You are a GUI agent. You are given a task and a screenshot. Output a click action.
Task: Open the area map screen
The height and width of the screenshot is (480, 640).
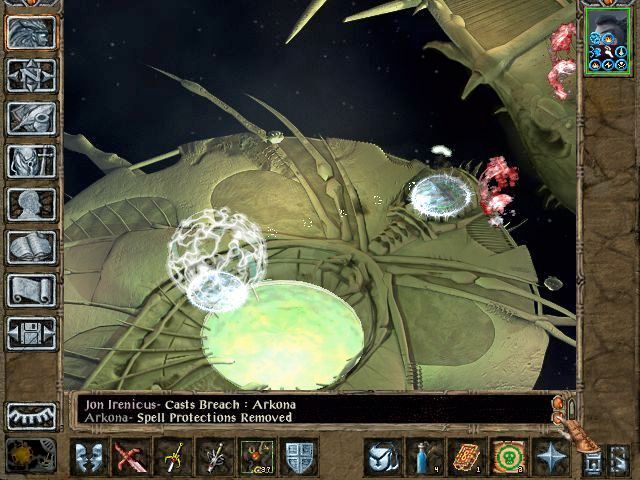(31, 75)
